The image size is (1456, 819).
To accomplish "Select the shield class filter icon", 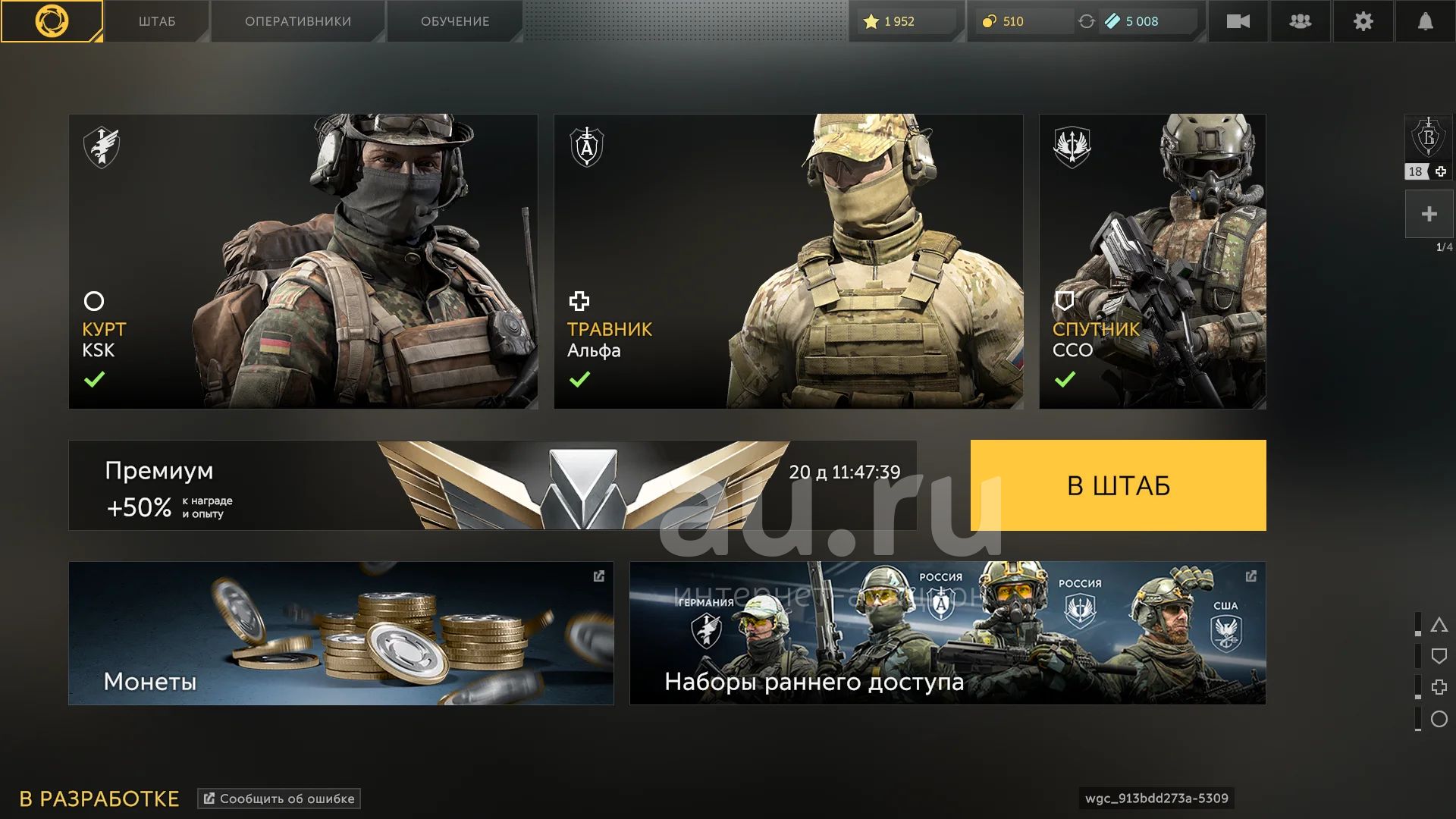I will coord(1439,656).
